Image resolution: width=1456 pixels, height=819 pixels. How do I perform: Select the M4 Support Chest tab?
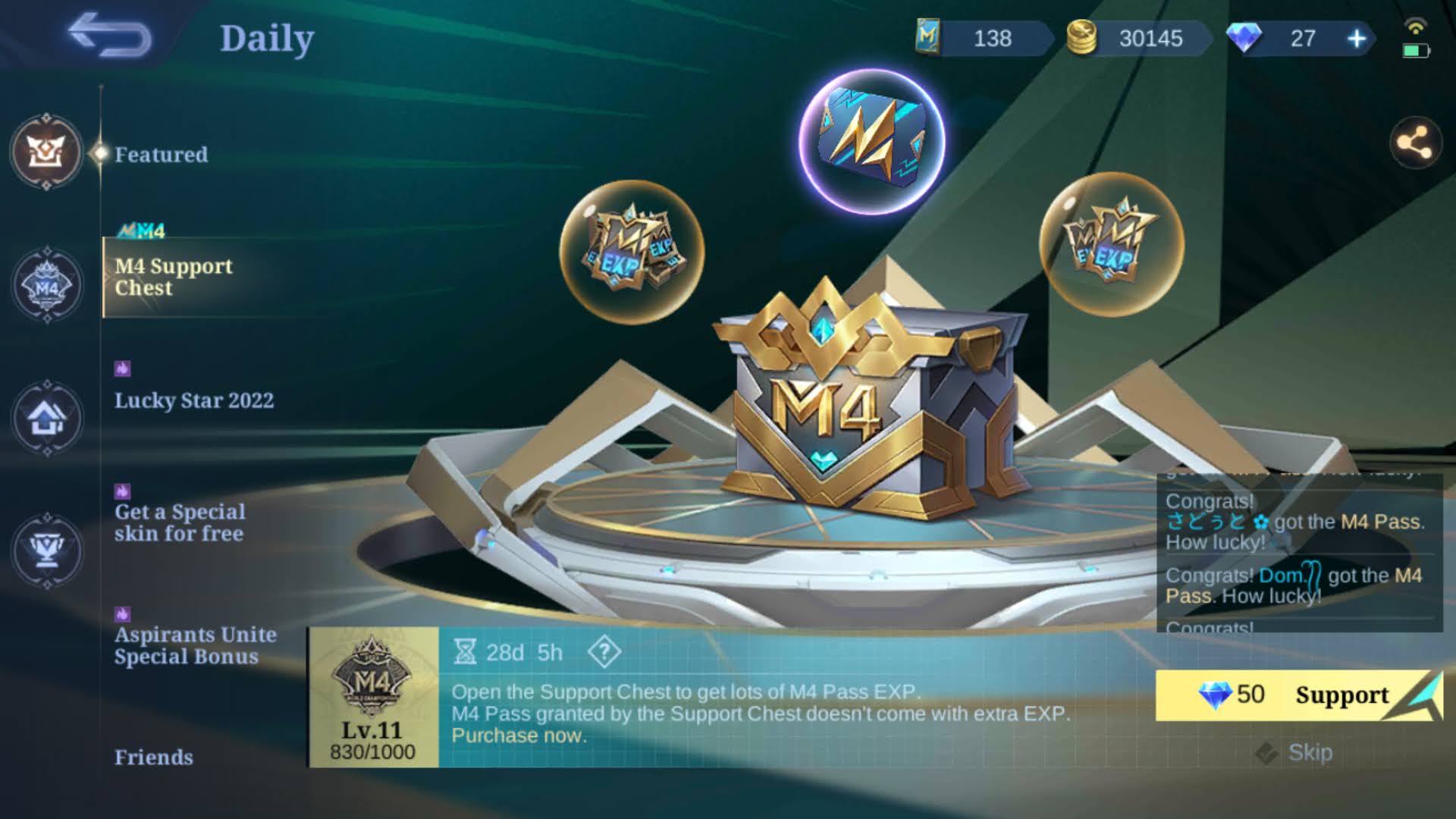point(174,278)
